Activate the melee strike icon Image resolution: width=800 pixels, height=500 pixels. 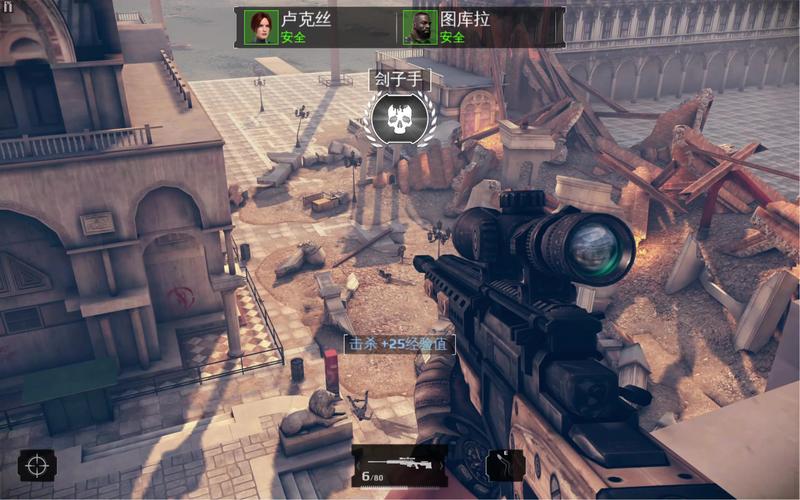coord(504,466)
